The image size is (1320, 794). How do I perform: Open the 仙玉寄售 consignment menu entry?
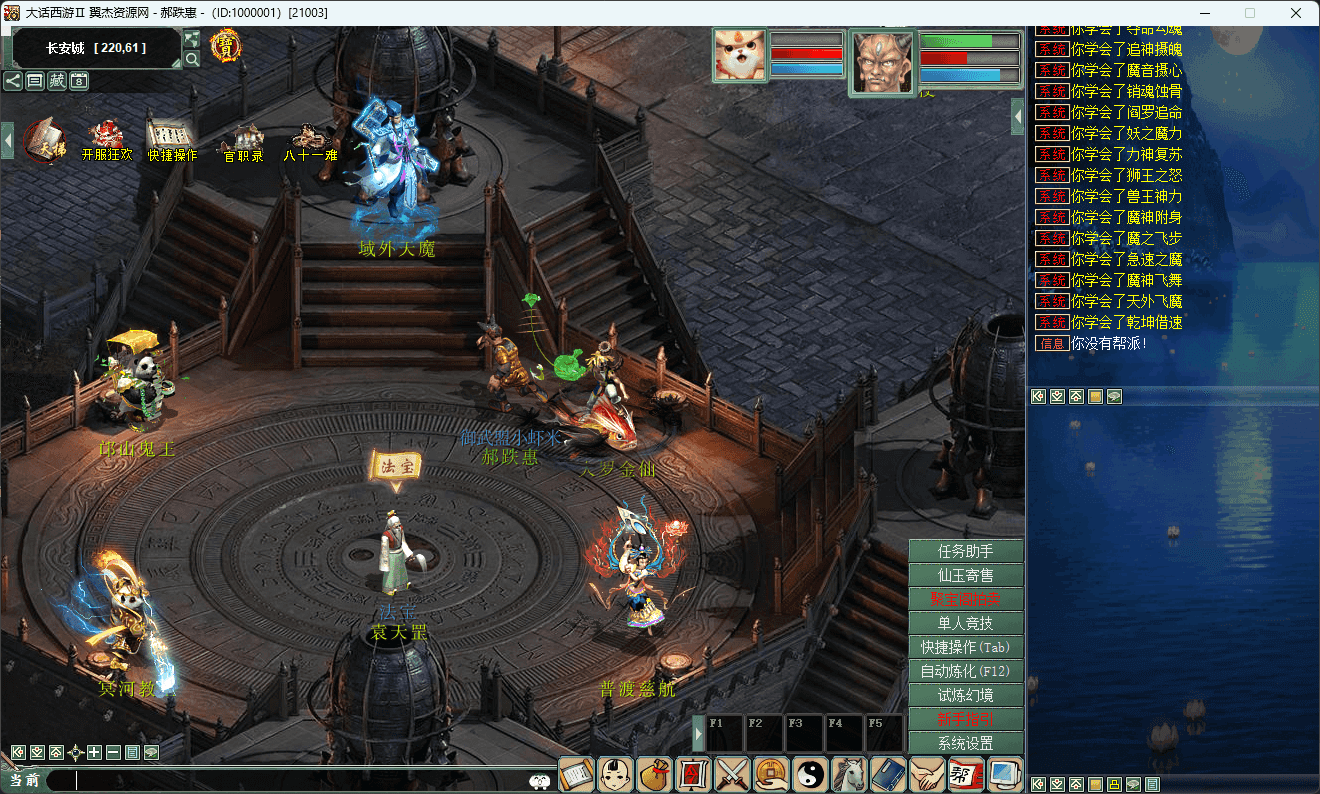click(965, 575)
